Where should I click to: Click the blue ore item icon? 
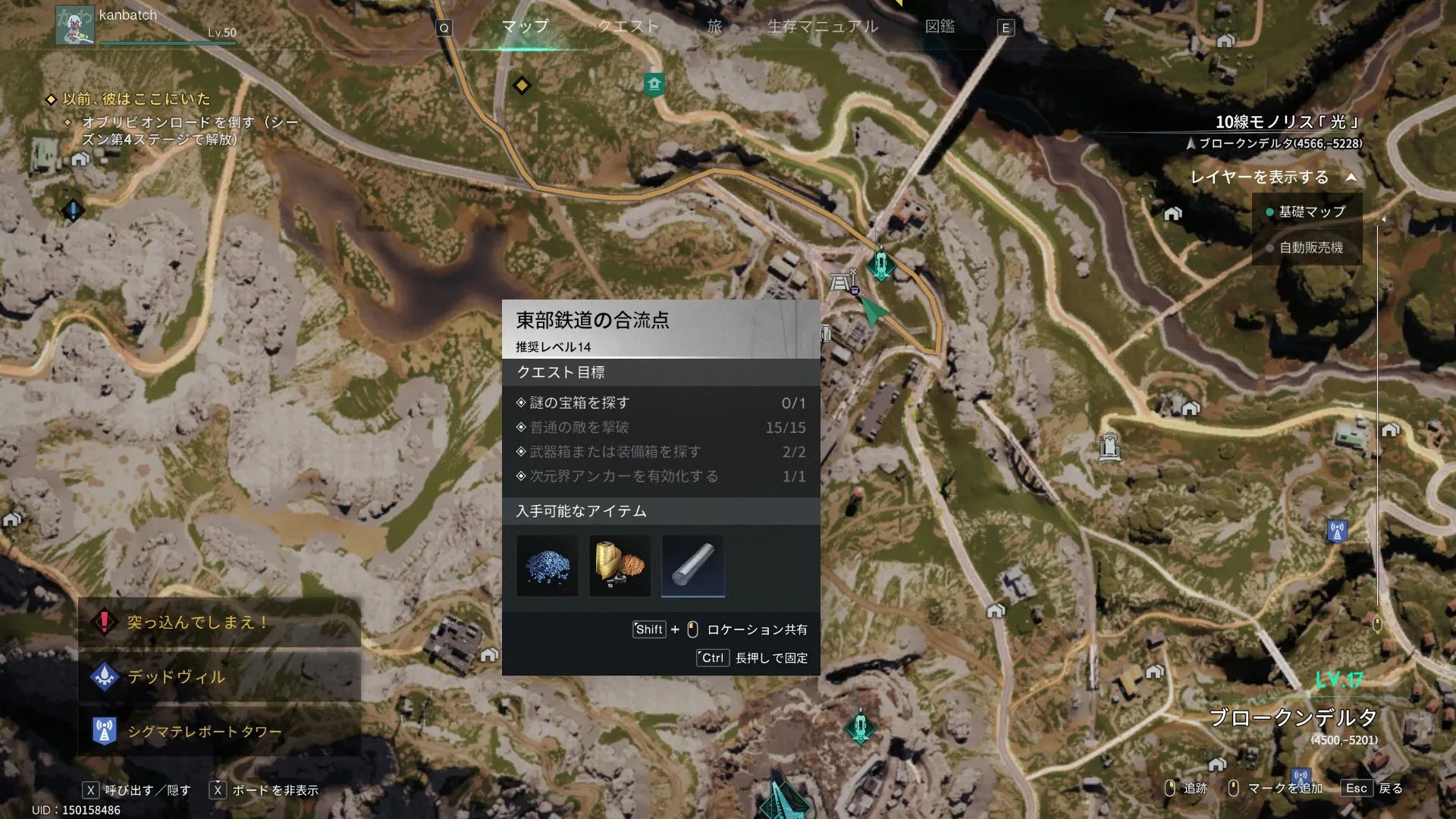coord(548,566)
